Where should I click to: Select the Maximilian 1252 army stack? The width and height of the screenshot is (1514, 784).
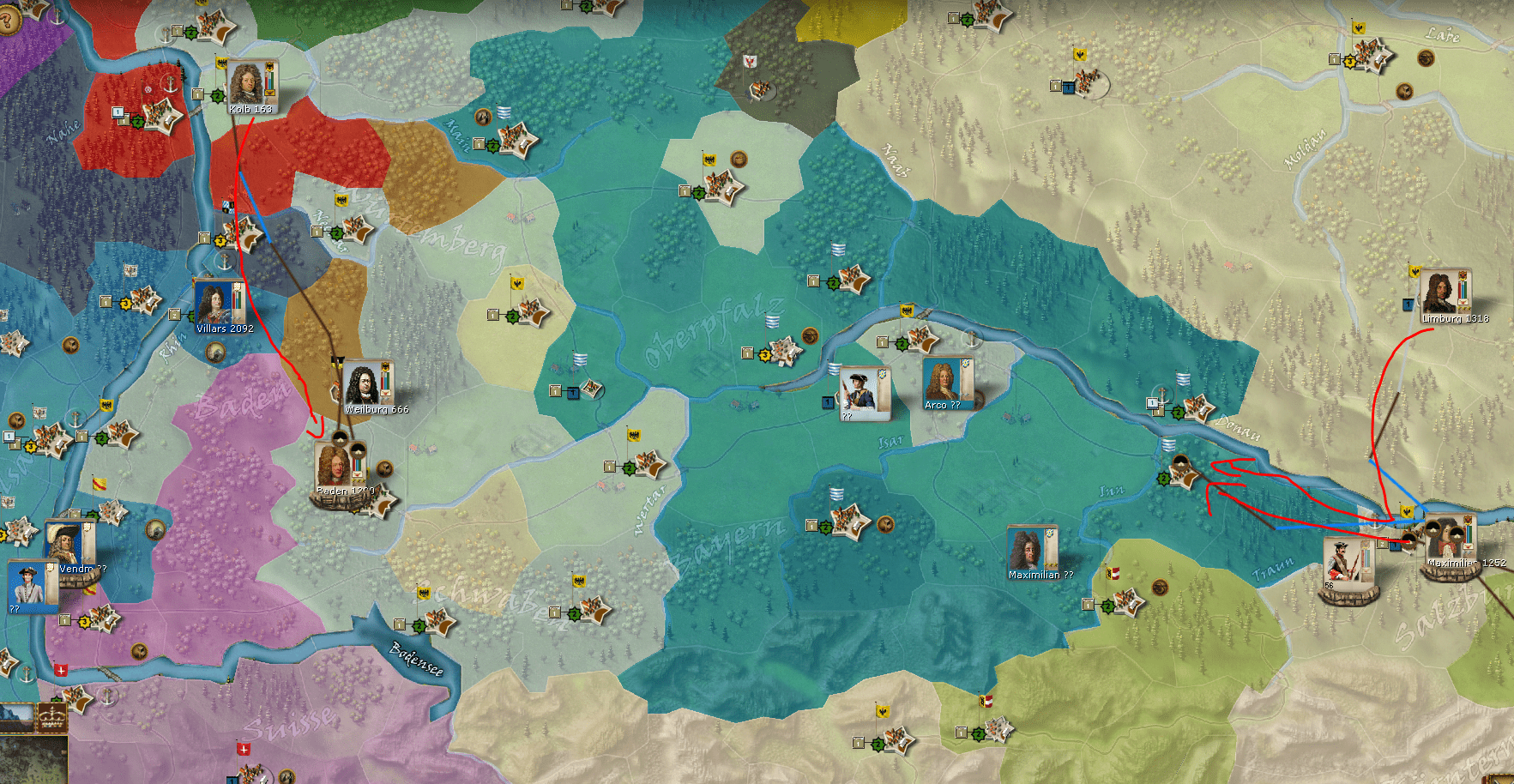(x=1450, y=539)
